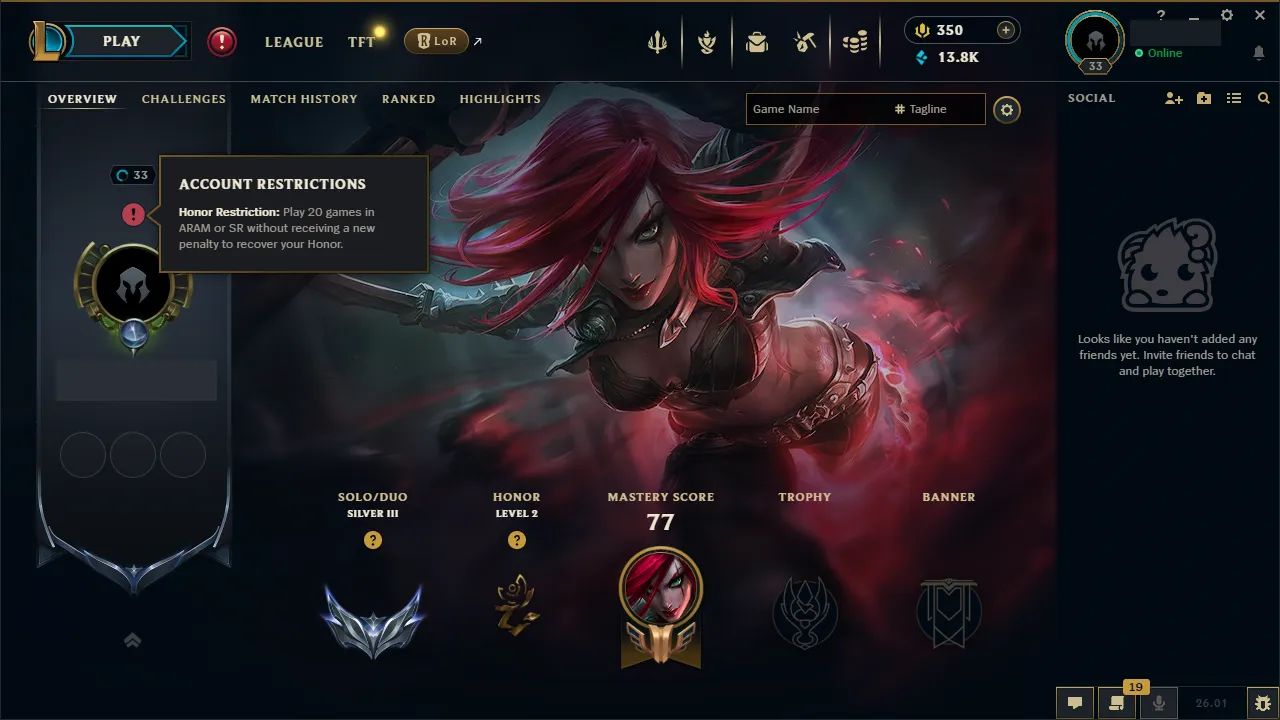Image resolution: width=1280 pixels, height=720 pixels.
Task: Open the journal icon showing 19 notifications
Action: coord(1117,703)
